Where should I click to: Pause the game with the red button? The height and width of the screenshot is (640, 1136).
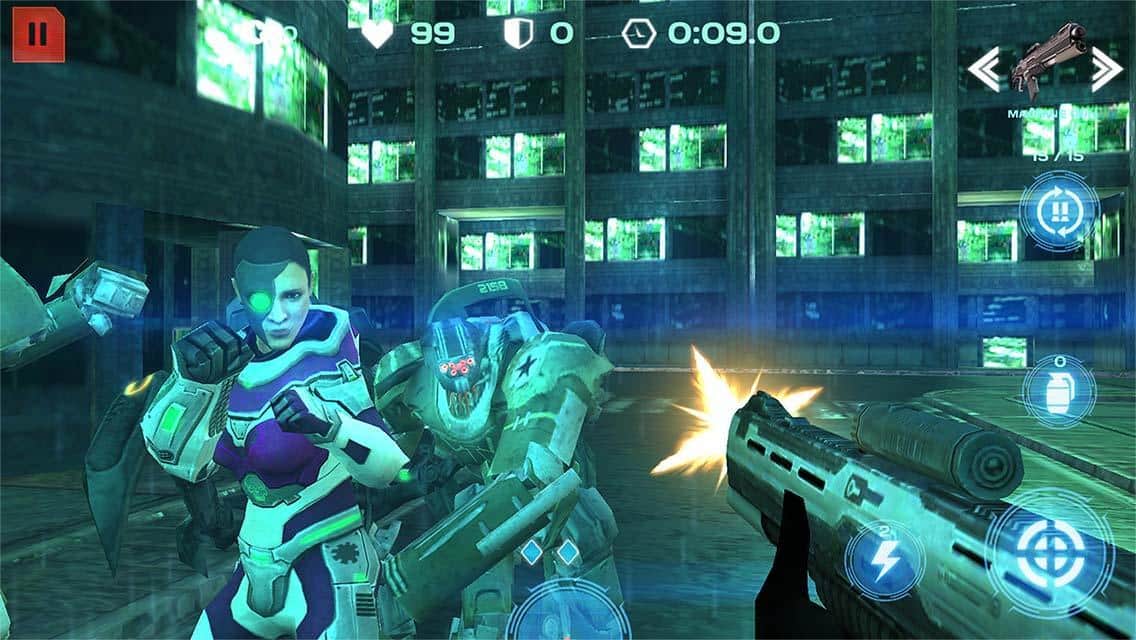38,35
